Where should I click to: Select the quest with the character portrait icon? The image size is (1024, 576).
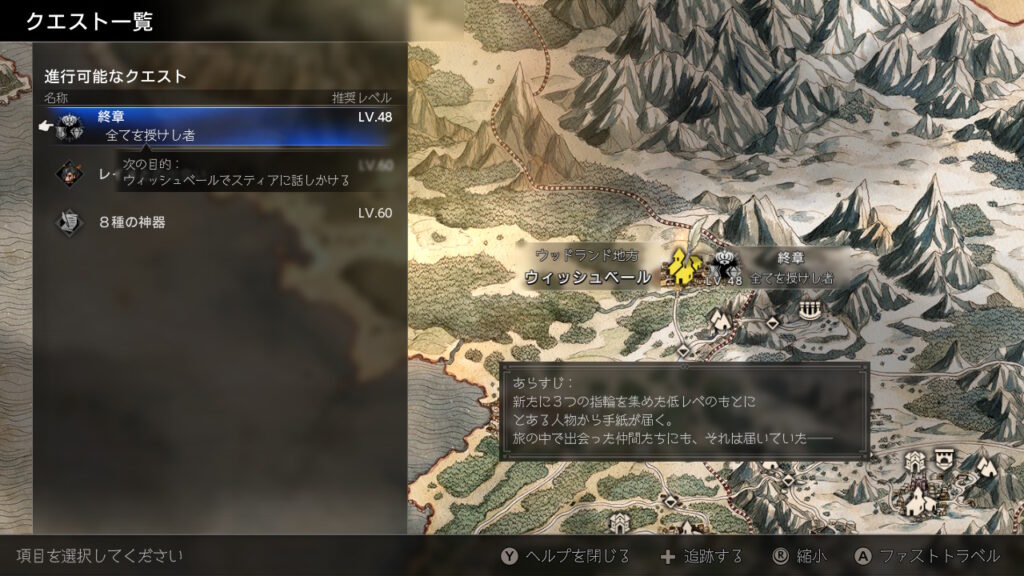click(70, 172)
